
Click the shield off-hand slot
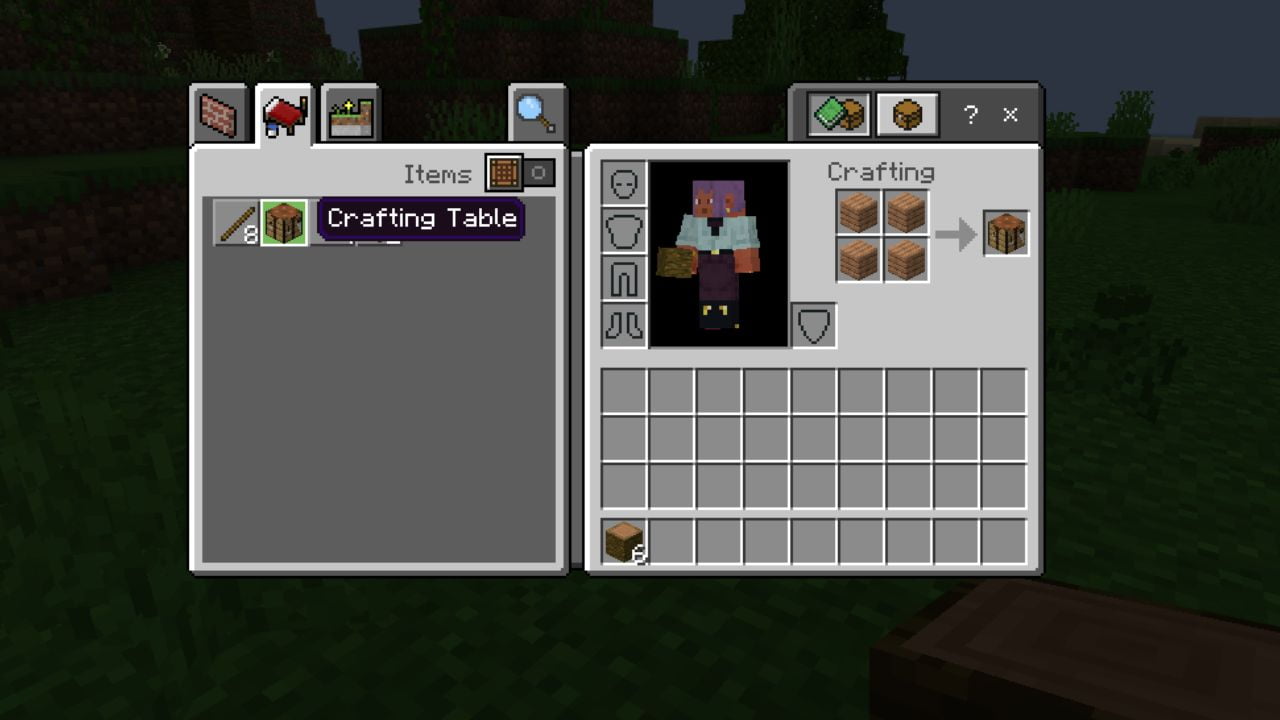point(812,325)
